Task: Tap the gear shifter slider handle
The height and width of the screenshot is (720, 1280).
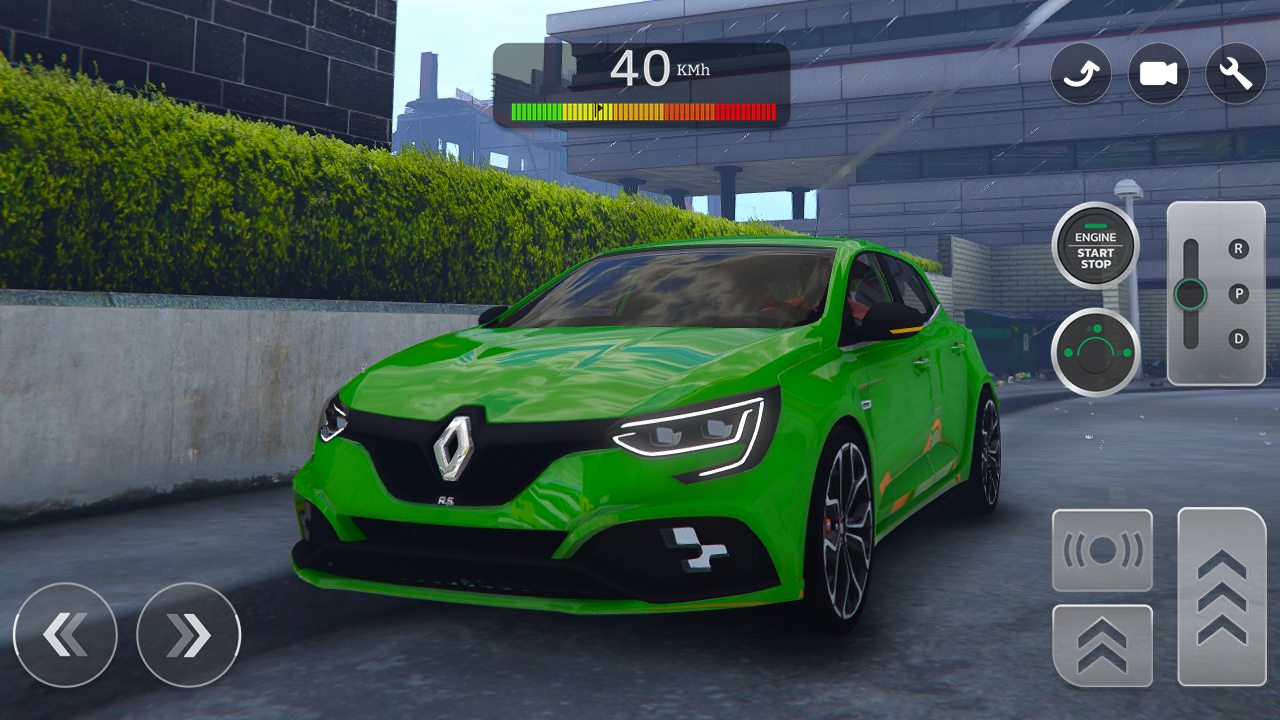Action: [x=1191, y=294]
